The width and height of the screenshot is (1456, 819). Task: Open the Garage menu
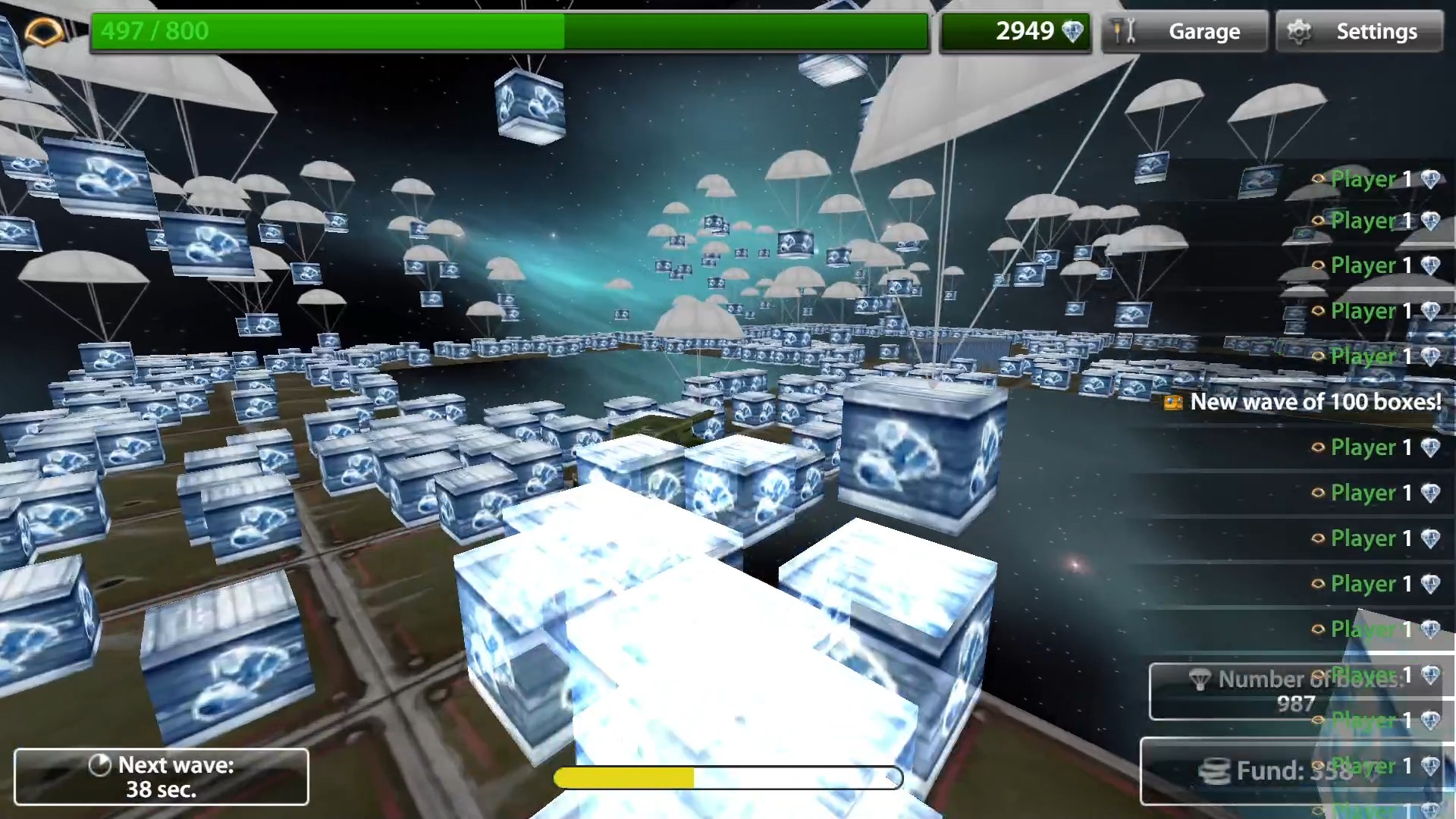pos(1205,31)
